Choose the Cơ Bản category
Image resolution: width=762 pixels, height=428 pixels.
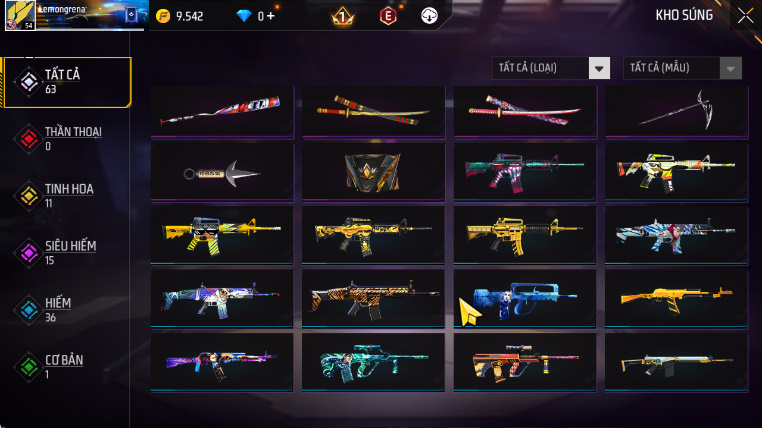[x=66, y=366]
